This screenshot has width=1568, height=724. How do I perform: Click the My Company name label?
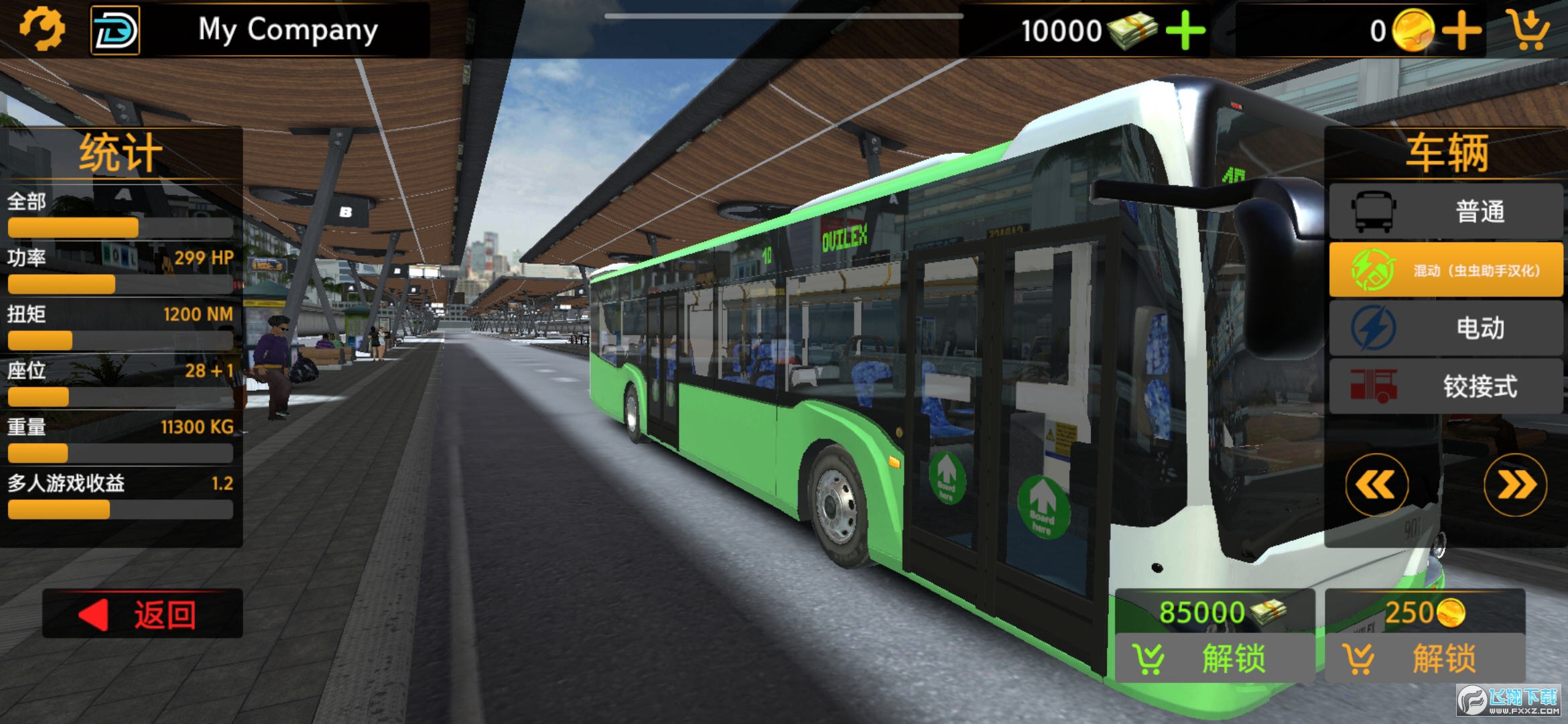pyautogui.click(x=288, y=30)
